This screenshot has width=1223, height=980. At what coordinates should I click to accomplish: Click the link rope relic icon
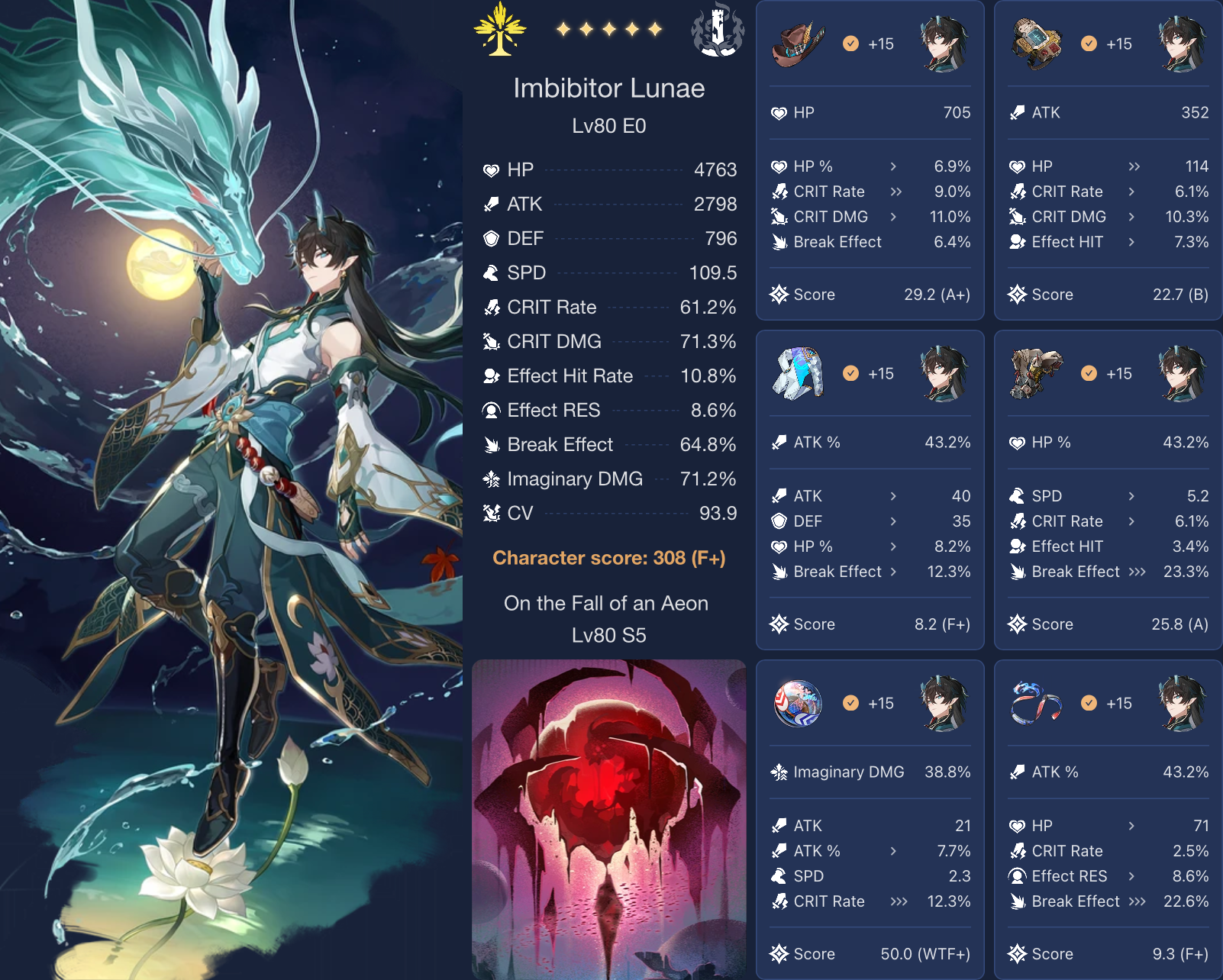point(1037,703)
